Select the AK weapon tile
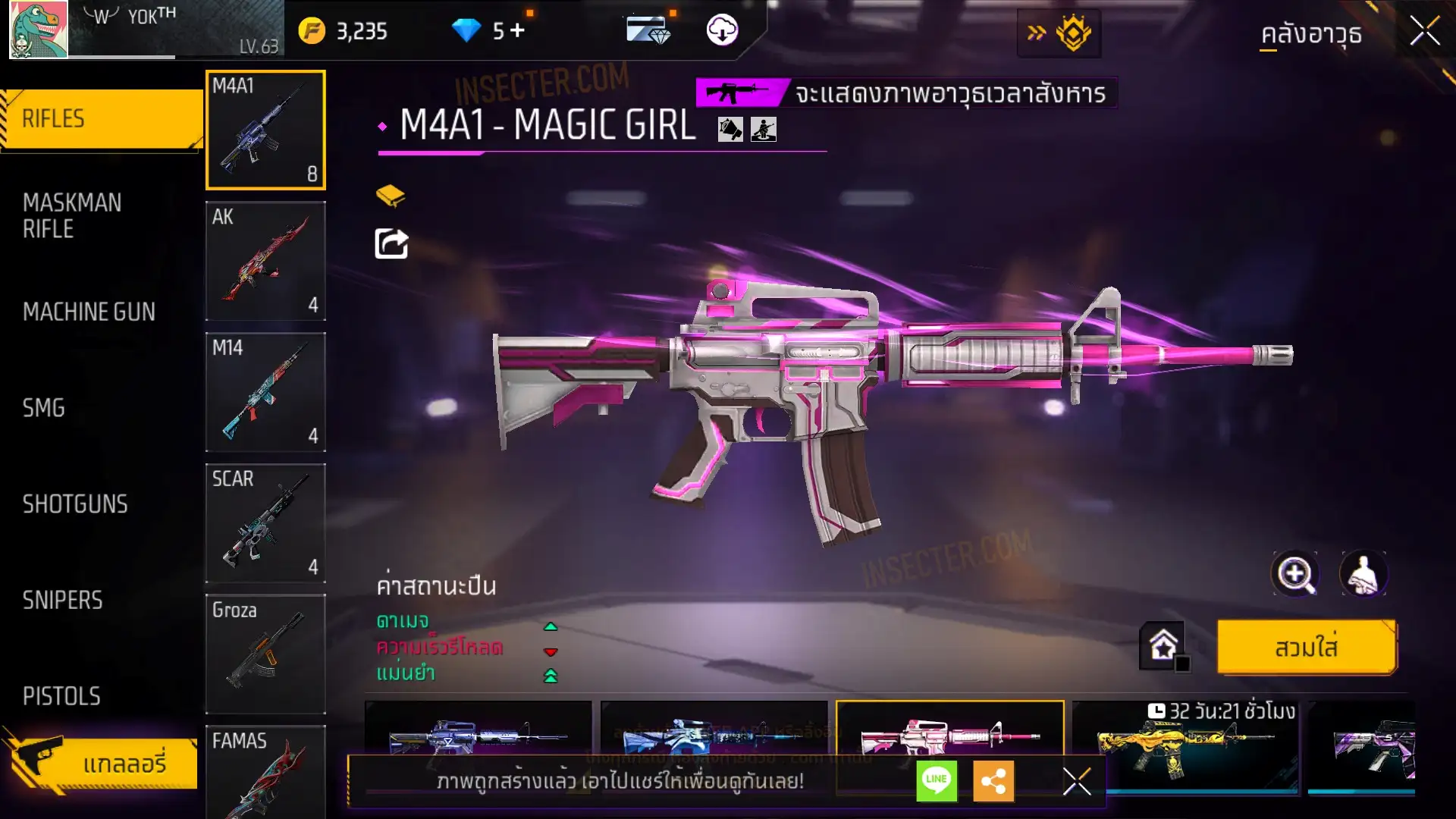The height and width of the screenshot is (819, 1456). point(265,261)
